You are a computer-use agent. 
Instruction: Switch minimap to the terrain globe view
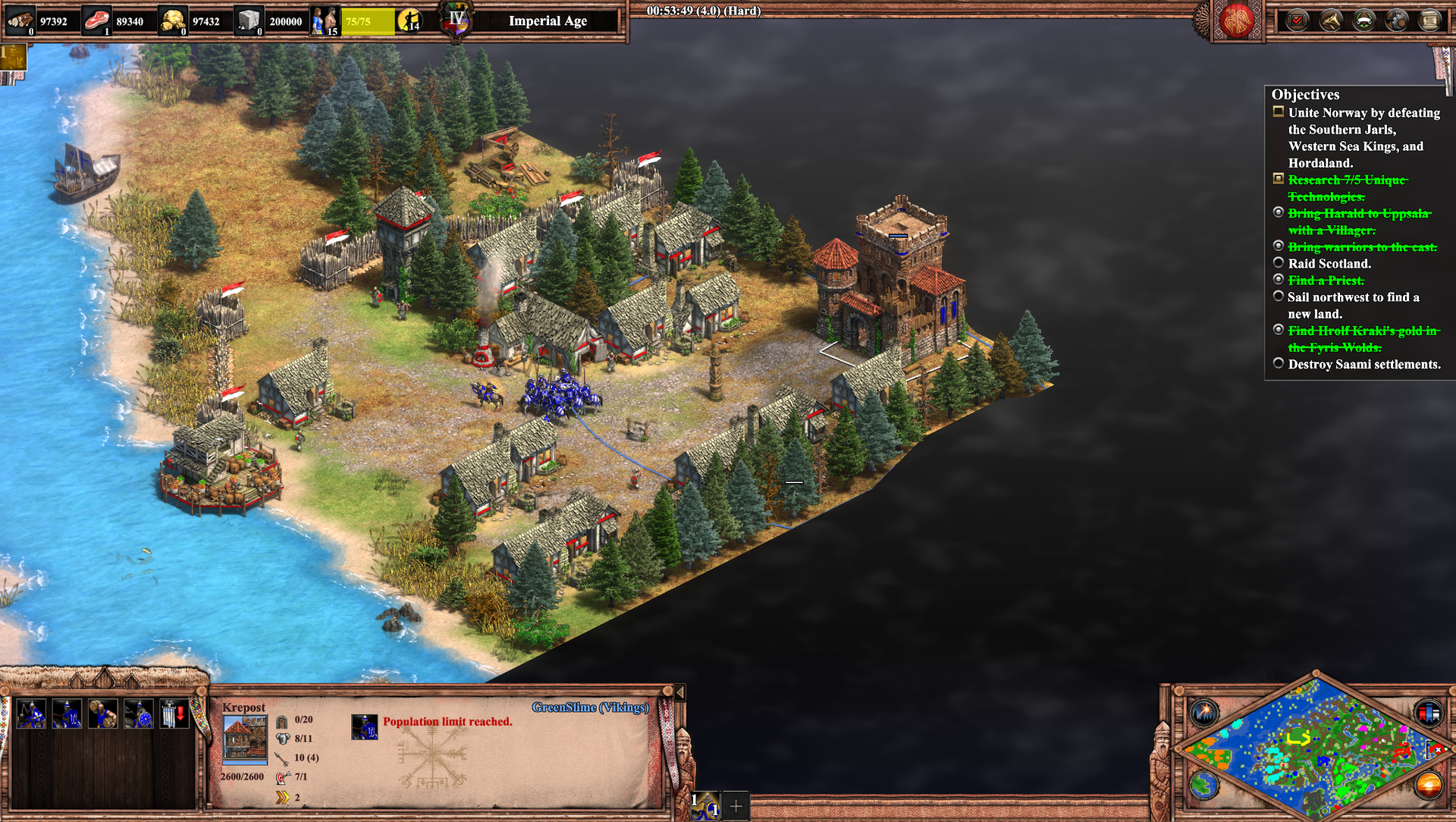point(1203,784)
